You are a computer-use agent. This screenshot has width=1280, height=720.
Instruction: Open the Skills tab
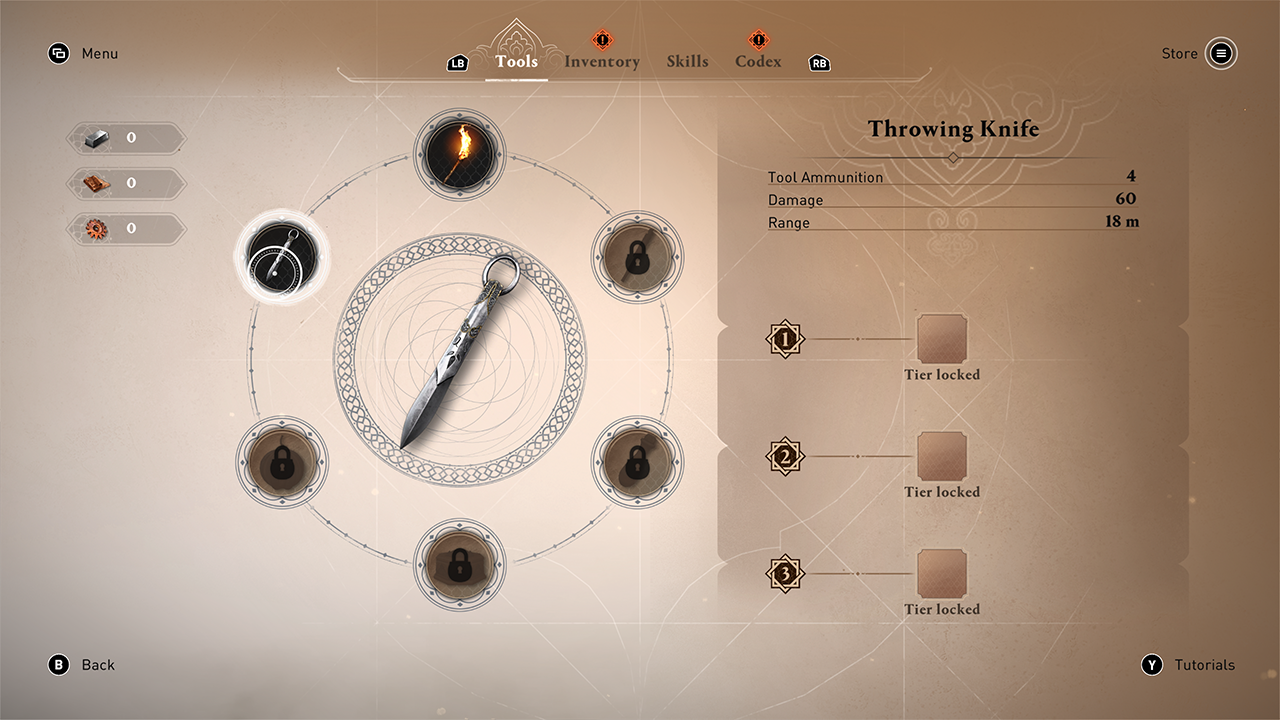coord(687,62)
